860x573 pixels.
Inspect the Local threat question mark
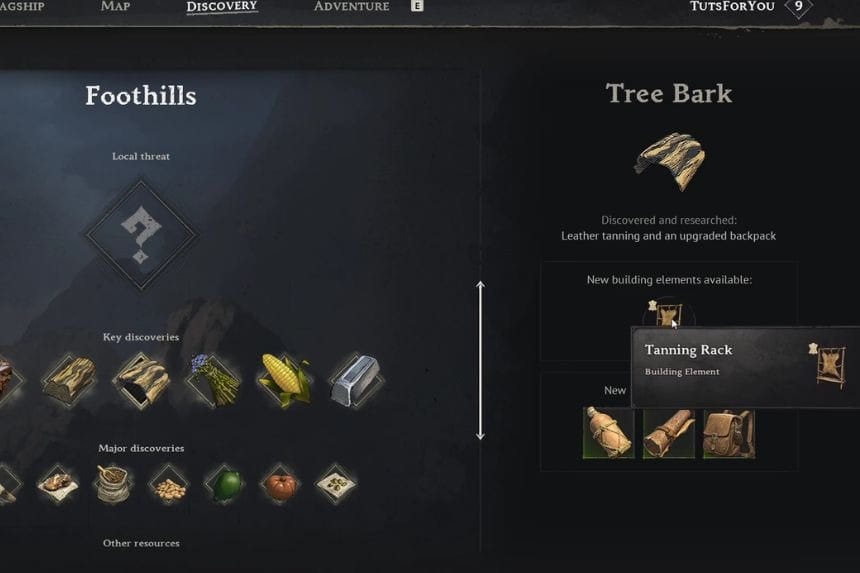141,235
